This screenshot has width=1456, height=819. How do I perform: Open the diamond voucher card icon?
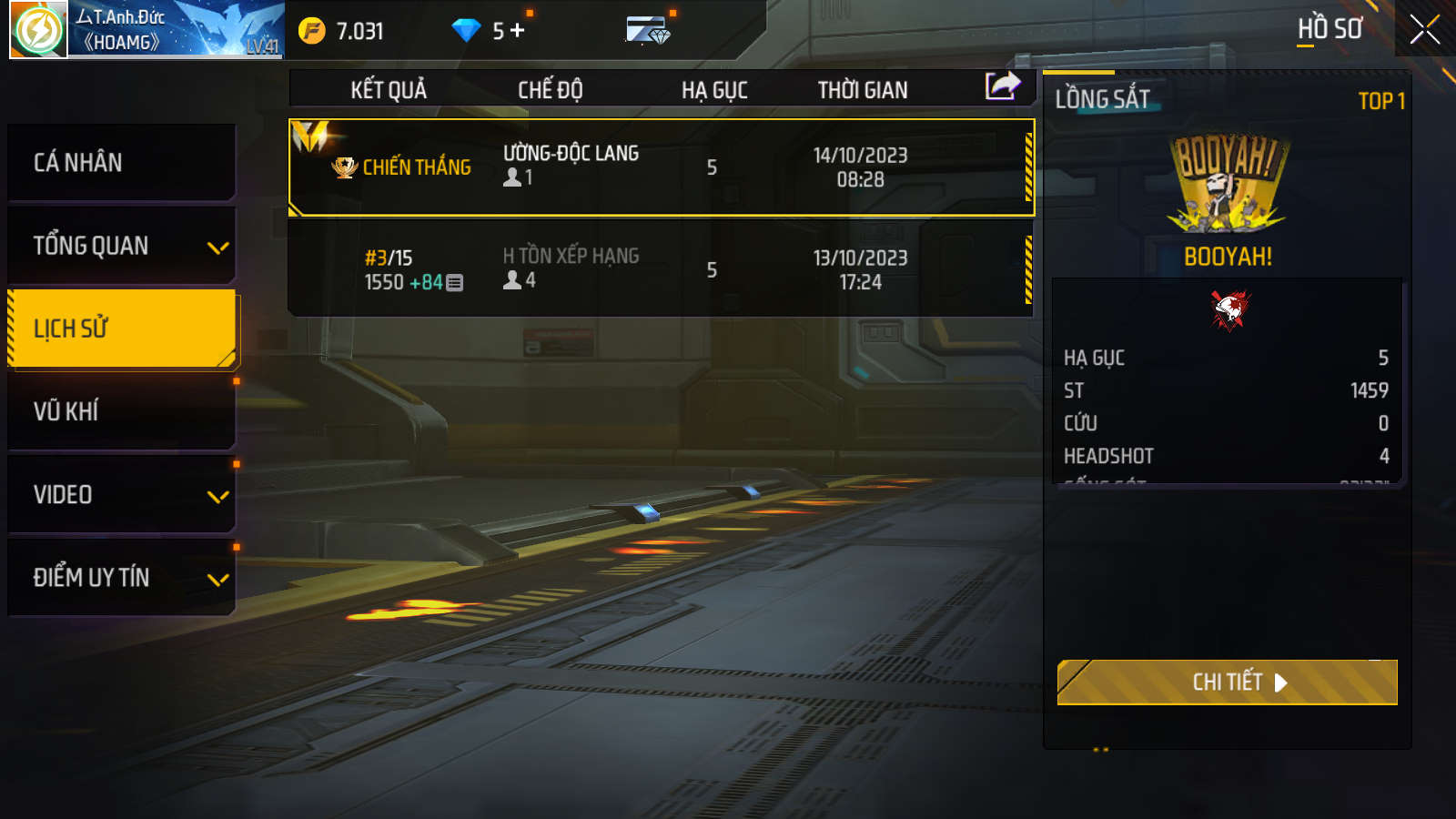(x=648, y=31)
